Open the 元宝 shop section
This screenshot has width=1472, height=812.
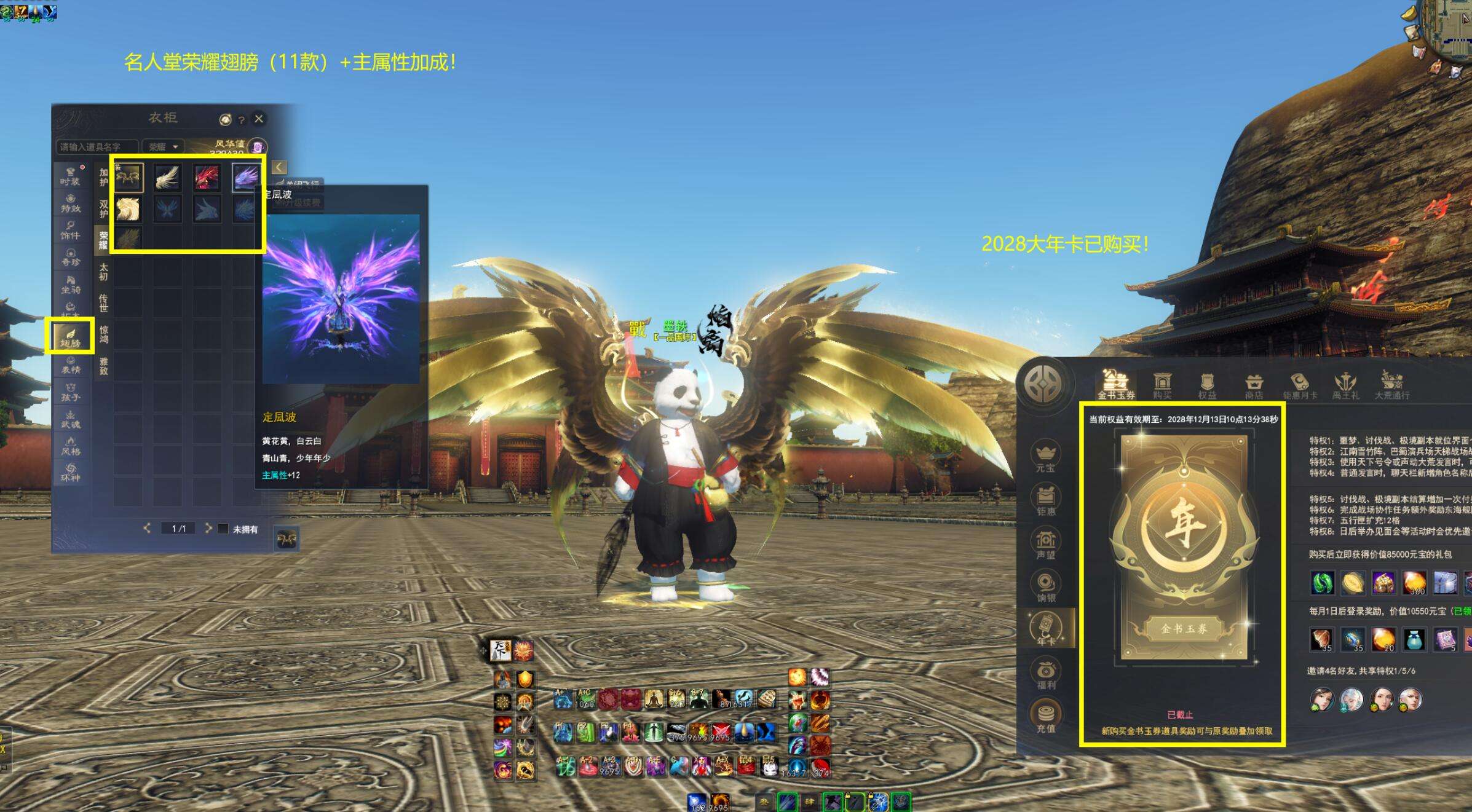1045,457
